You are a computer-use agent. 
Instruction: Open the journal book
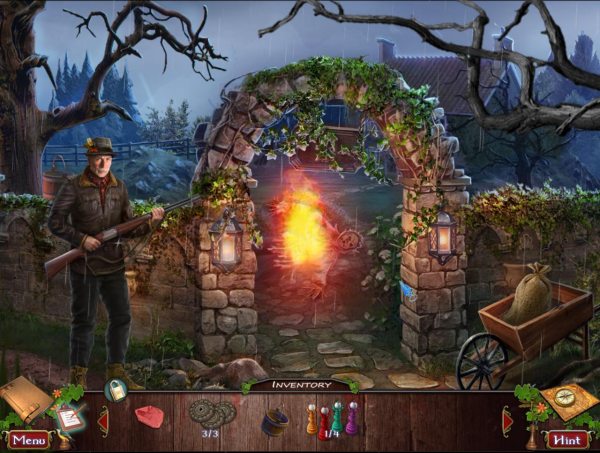25,397
